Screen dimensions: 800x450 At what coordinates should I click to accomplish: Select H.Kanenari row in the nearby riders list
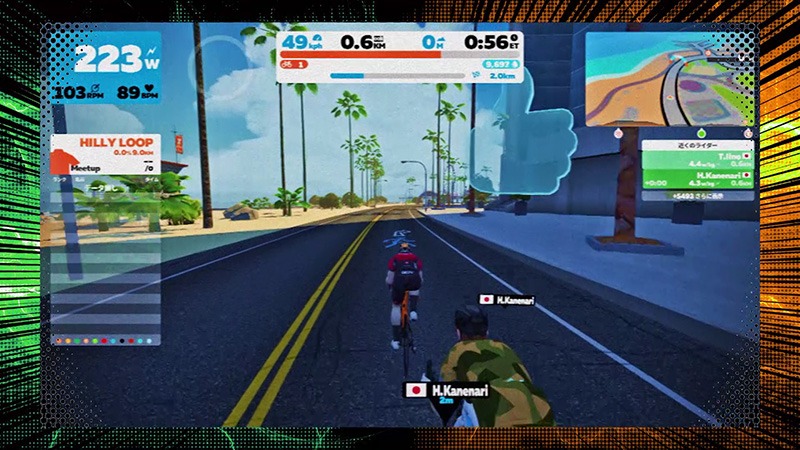[x=699, y=179]
